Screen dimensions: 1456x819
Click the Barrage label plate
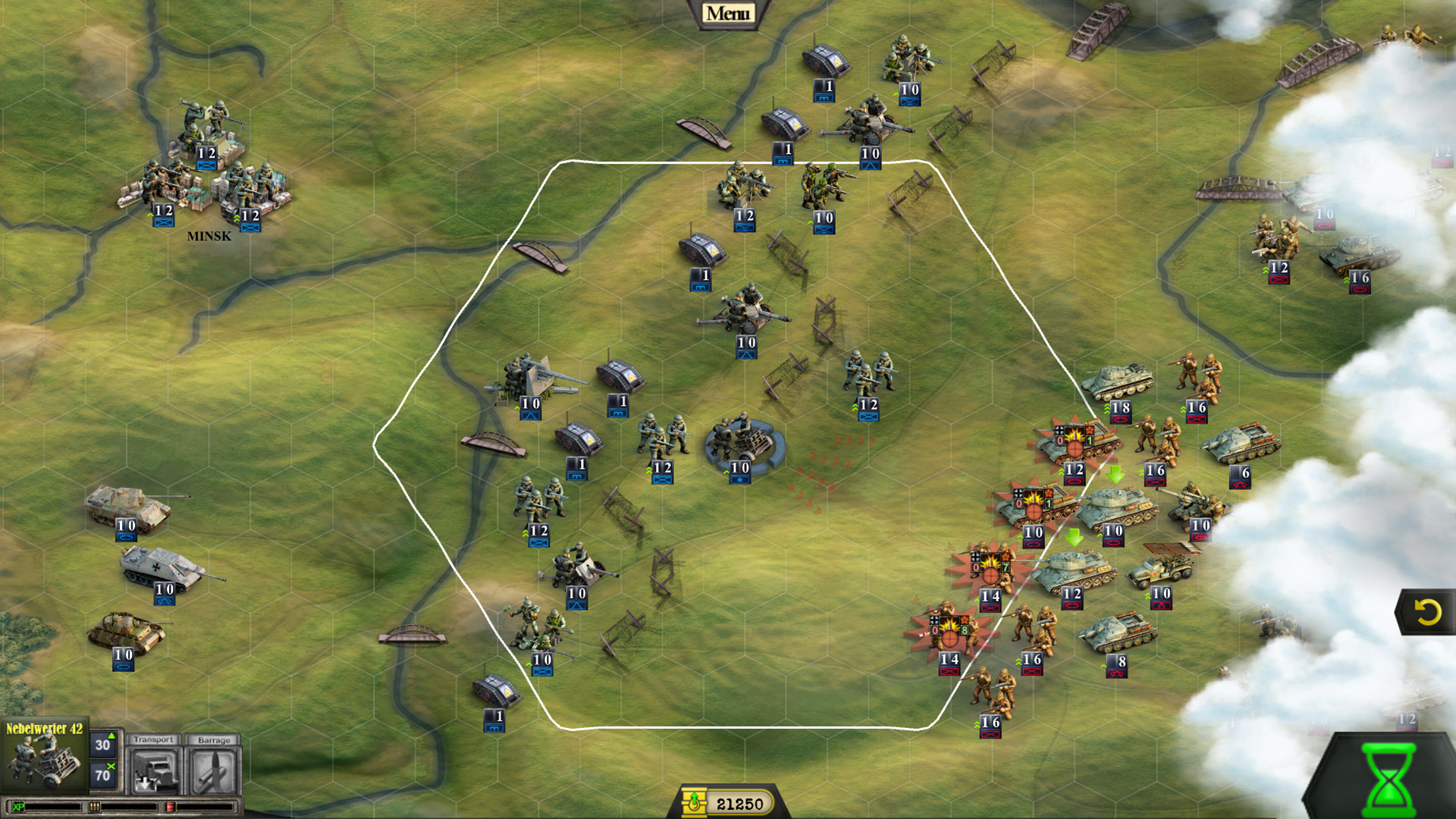(x=215, y=739)
